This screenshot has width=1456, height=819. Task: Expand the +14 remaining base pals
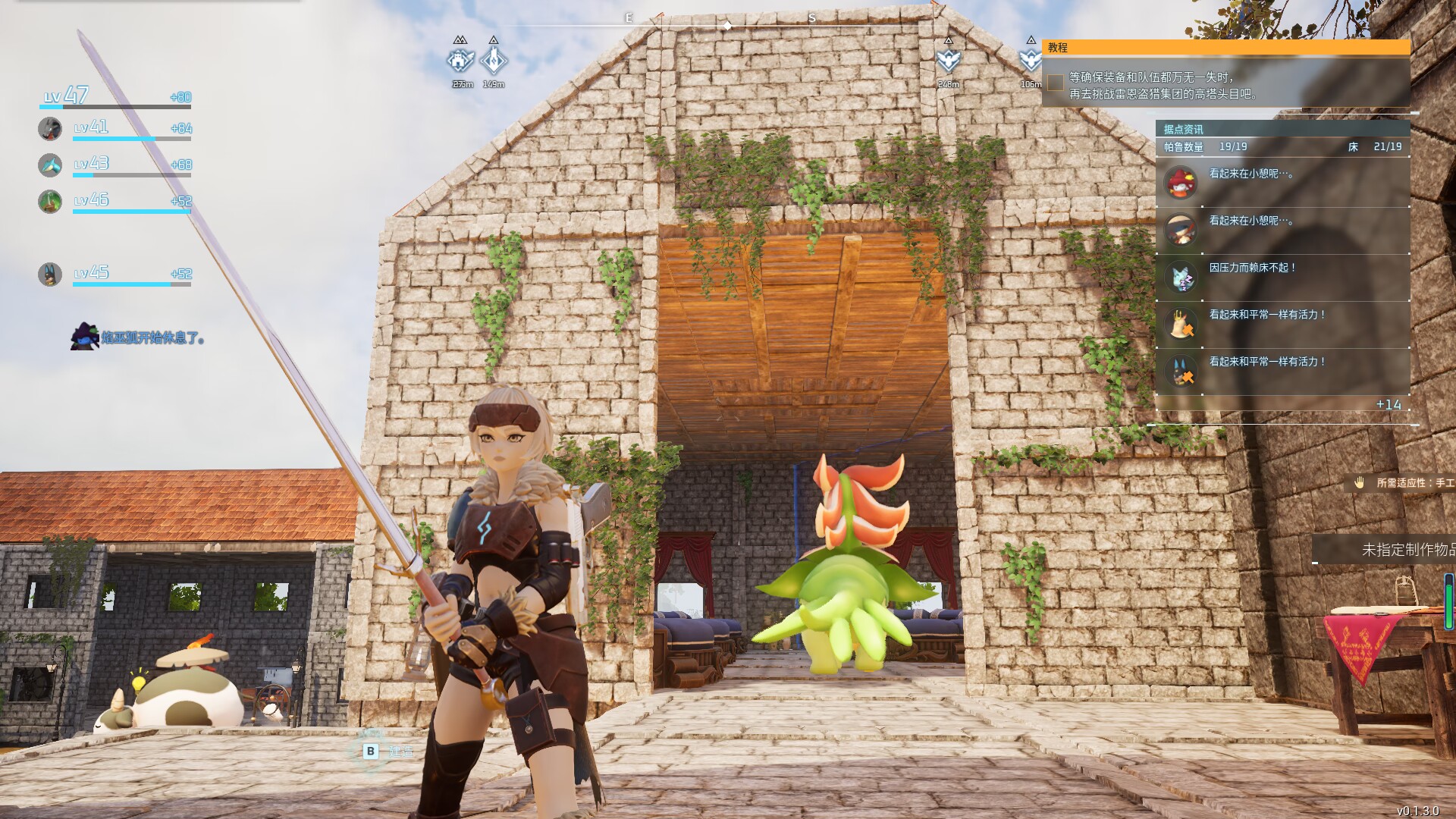(1388, 405)
